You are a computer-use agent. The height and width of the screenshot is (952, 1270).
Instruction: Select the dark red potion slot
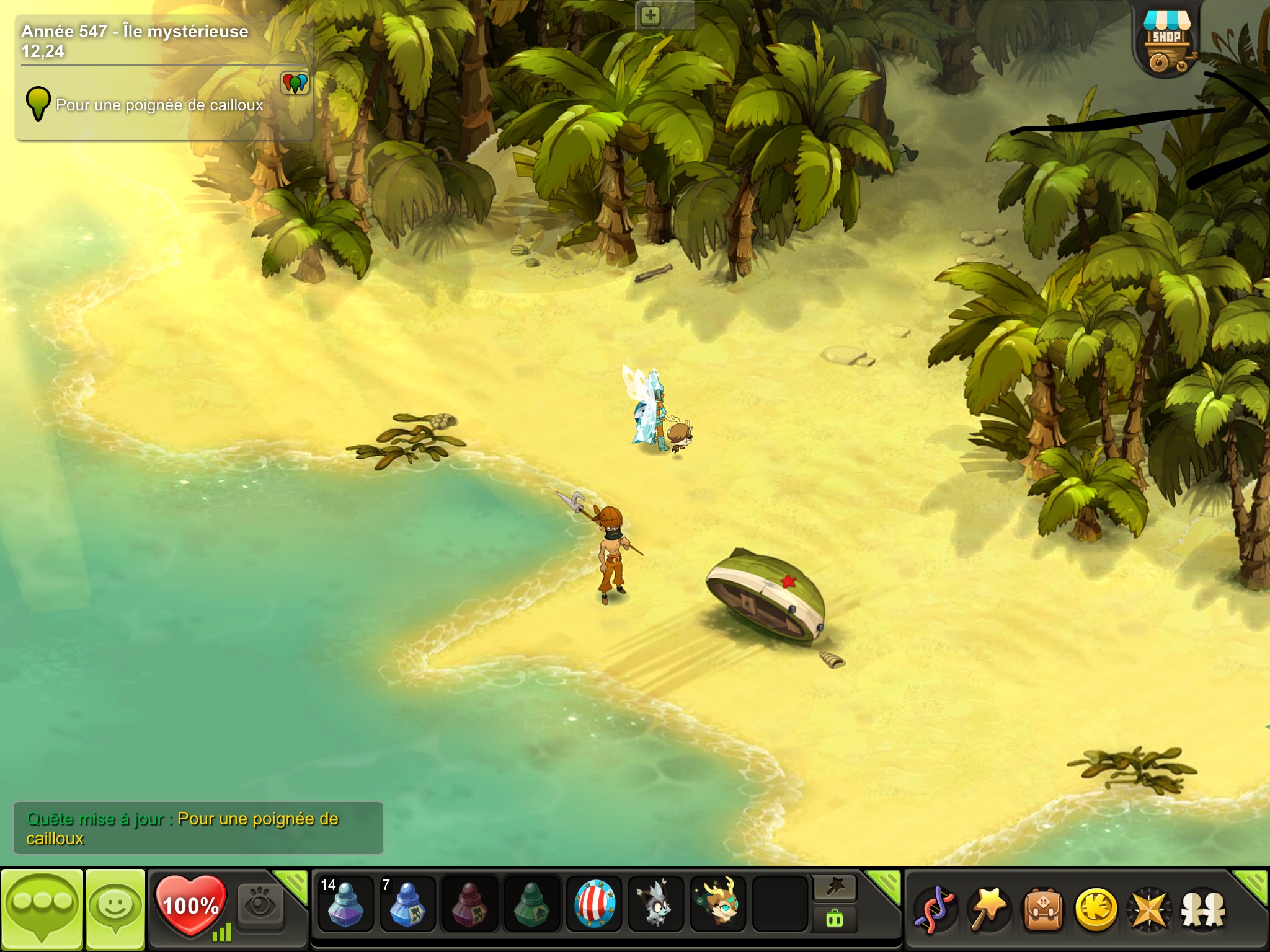pos(469,904)
